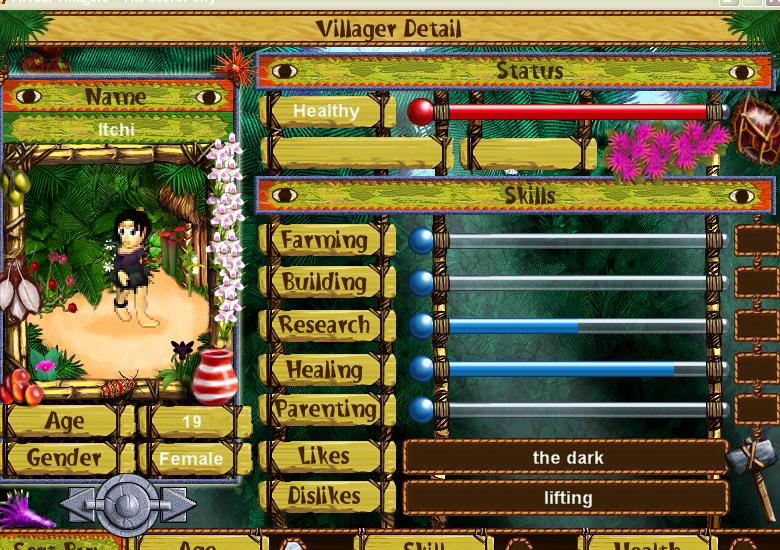This screenshot has width=780, height=550.
Task: Pick the Healing skill label
Action: pyautogui.click(x=323, y=369)
